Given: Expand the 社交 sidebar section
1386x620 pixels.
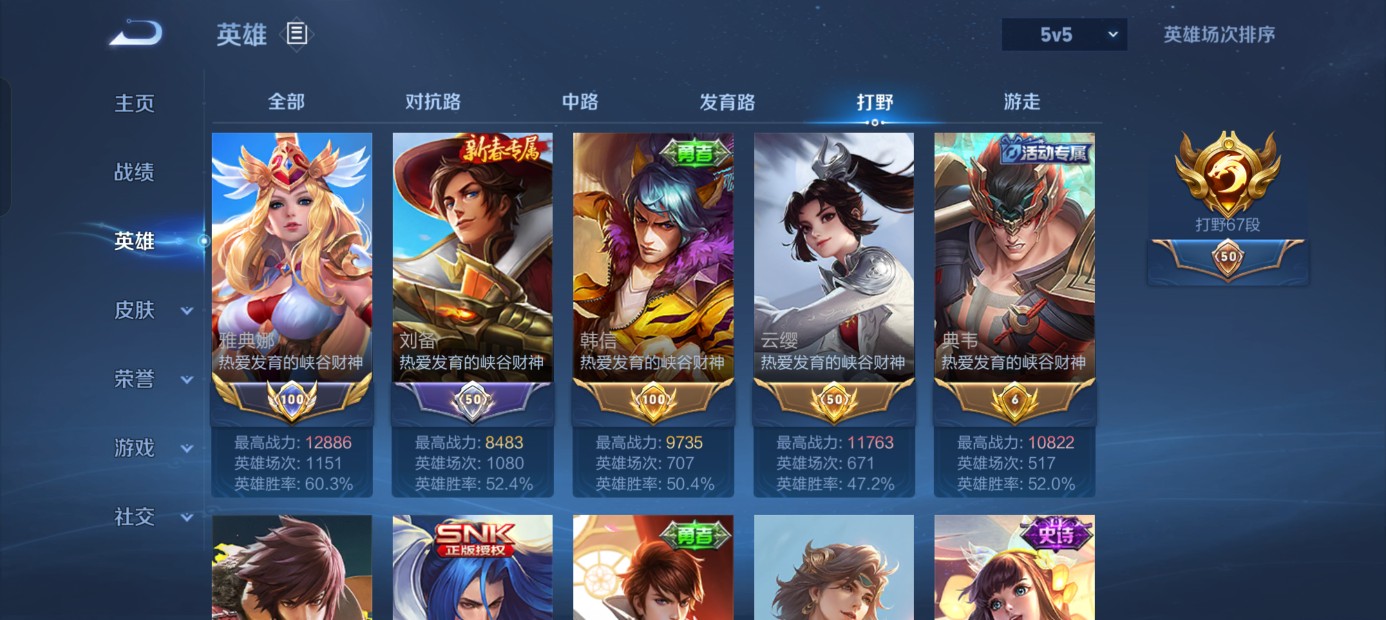Looking at the screenshot, I should pos(152,516).
